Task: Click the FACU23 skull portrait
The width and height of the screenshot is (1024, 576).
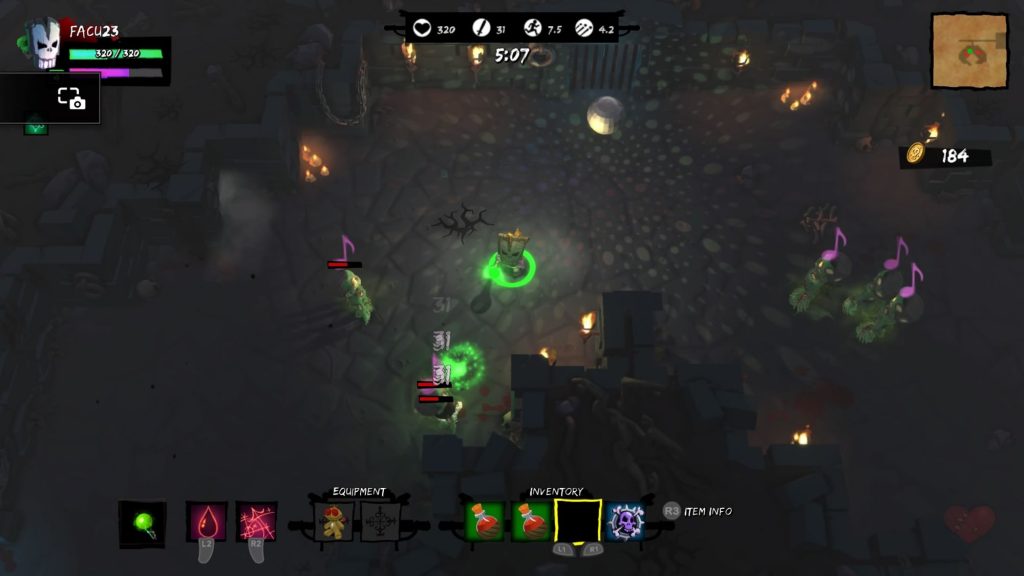Action: point(44,45)
